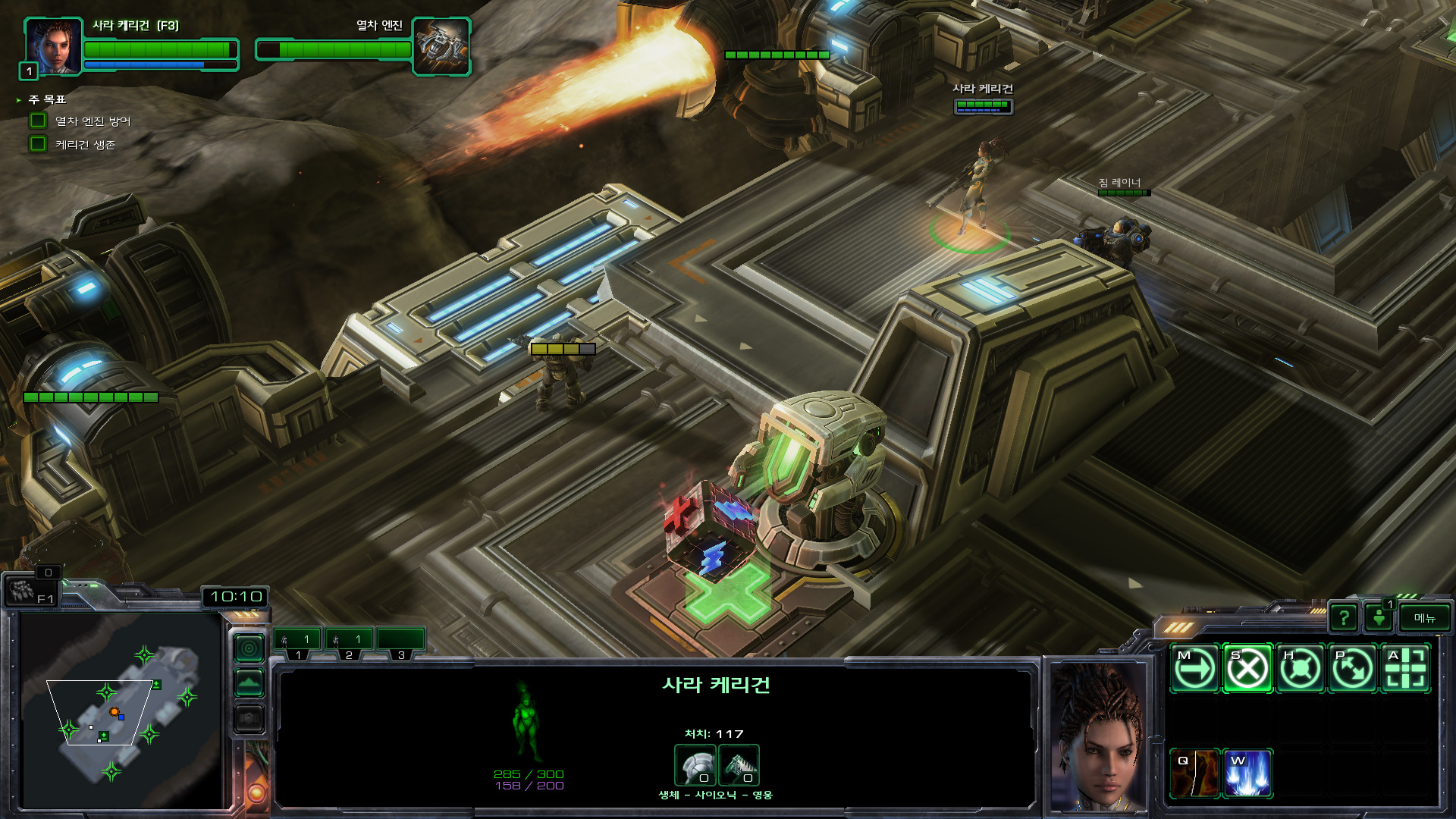Screen dimensions: 1456x819
Task: Choose the Stop command icon
Action: [1247, 669]
